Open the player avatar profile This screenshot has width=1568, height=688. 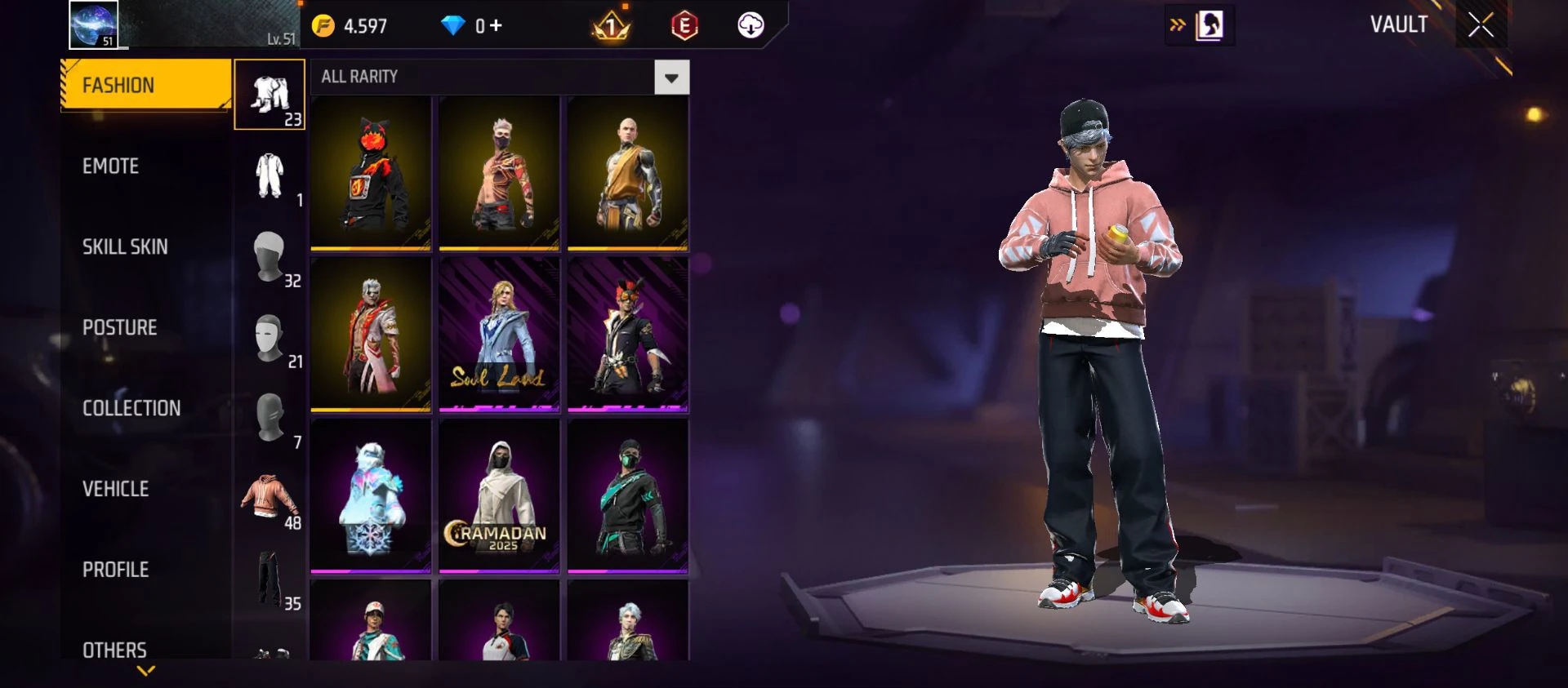(x=93, y=24)
